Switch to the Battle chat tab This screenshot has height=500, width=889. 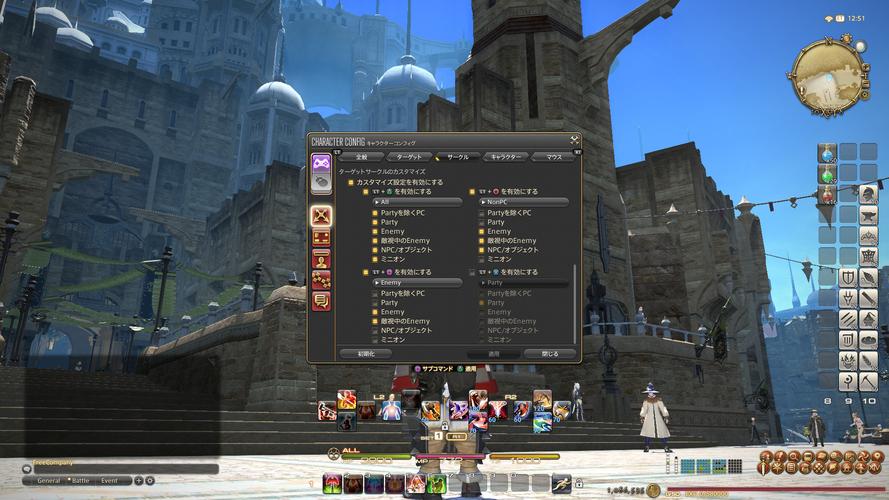pyautogui.click(x=78, y=480)
